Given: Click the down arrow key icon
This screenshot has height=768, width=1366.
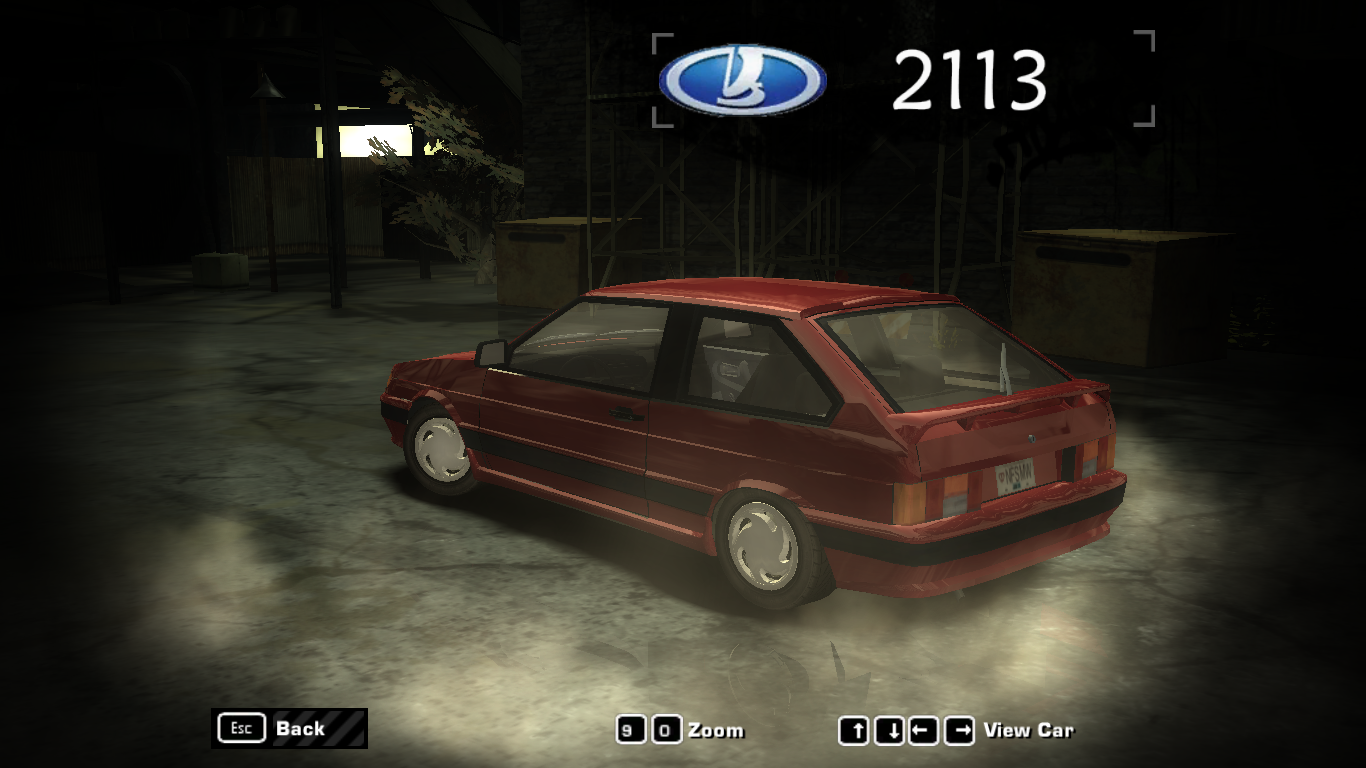Looking at the screenshot, I should tap(888, 731).
